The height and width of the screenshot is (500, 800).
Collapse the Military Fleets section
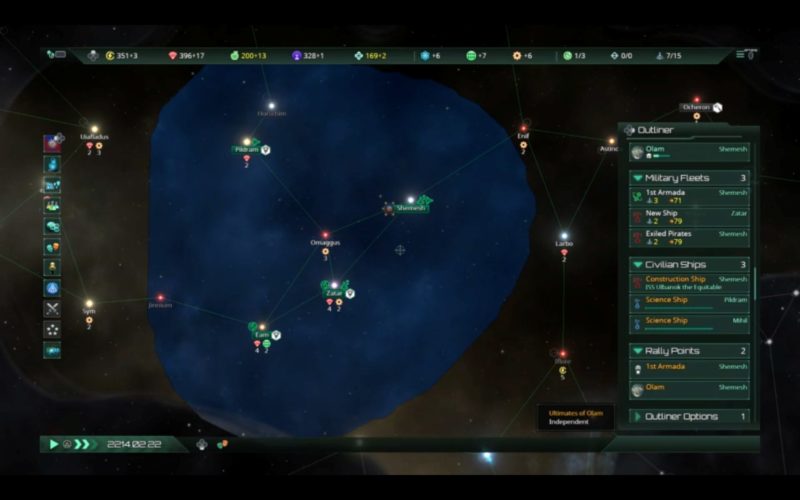tap(637, 178)
